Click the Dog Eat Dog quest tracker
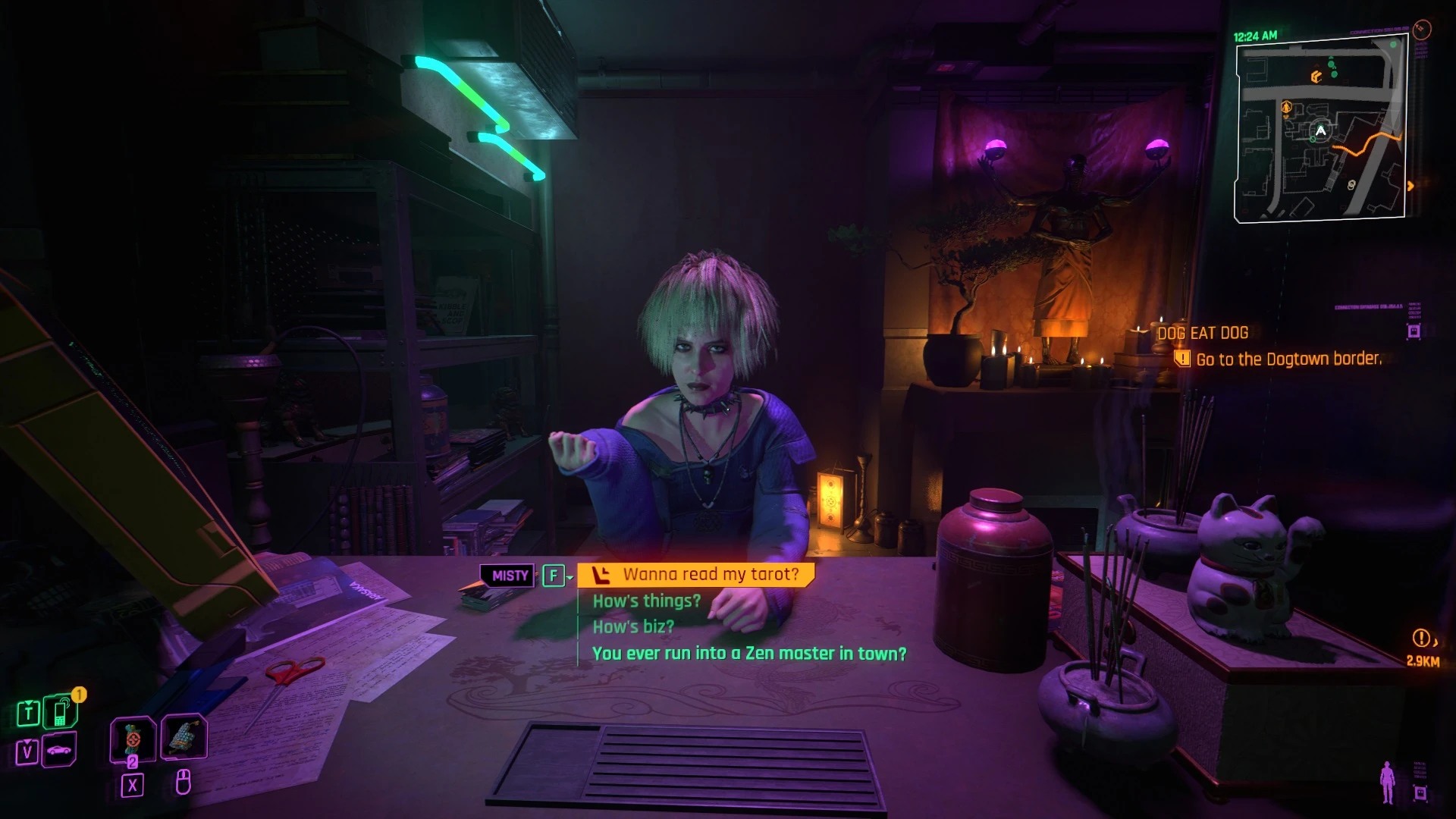 click(1202, 333)
